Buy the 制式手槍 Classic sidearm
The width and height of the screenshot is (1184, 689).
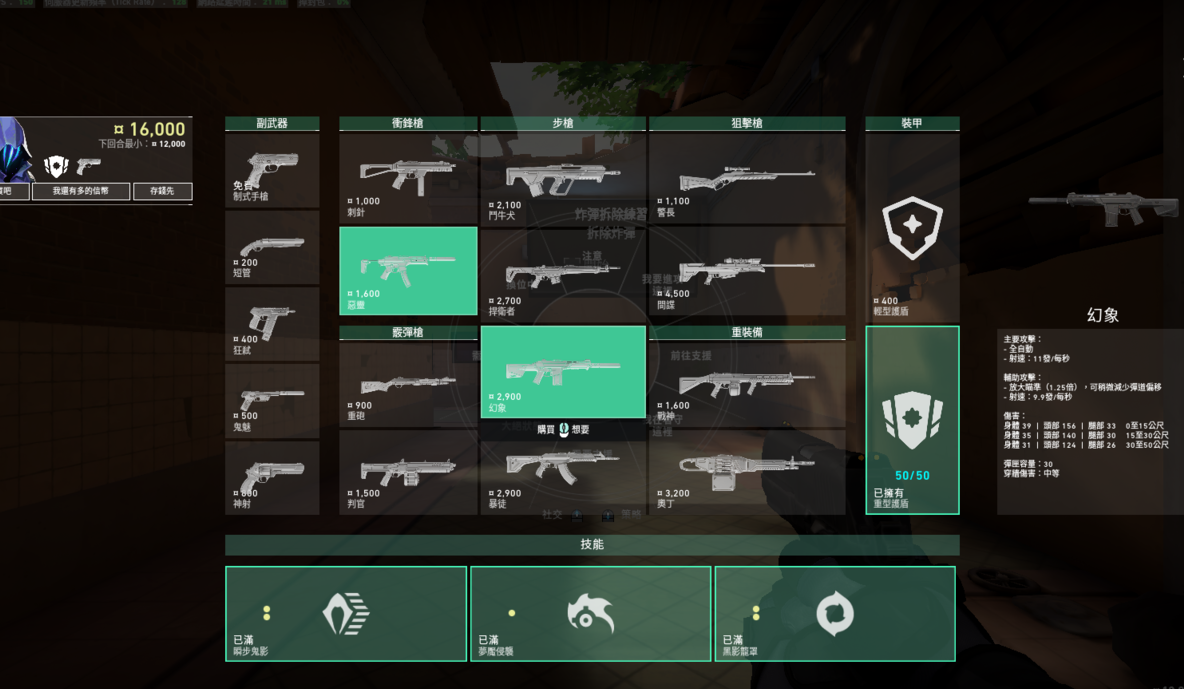(272, 171)
